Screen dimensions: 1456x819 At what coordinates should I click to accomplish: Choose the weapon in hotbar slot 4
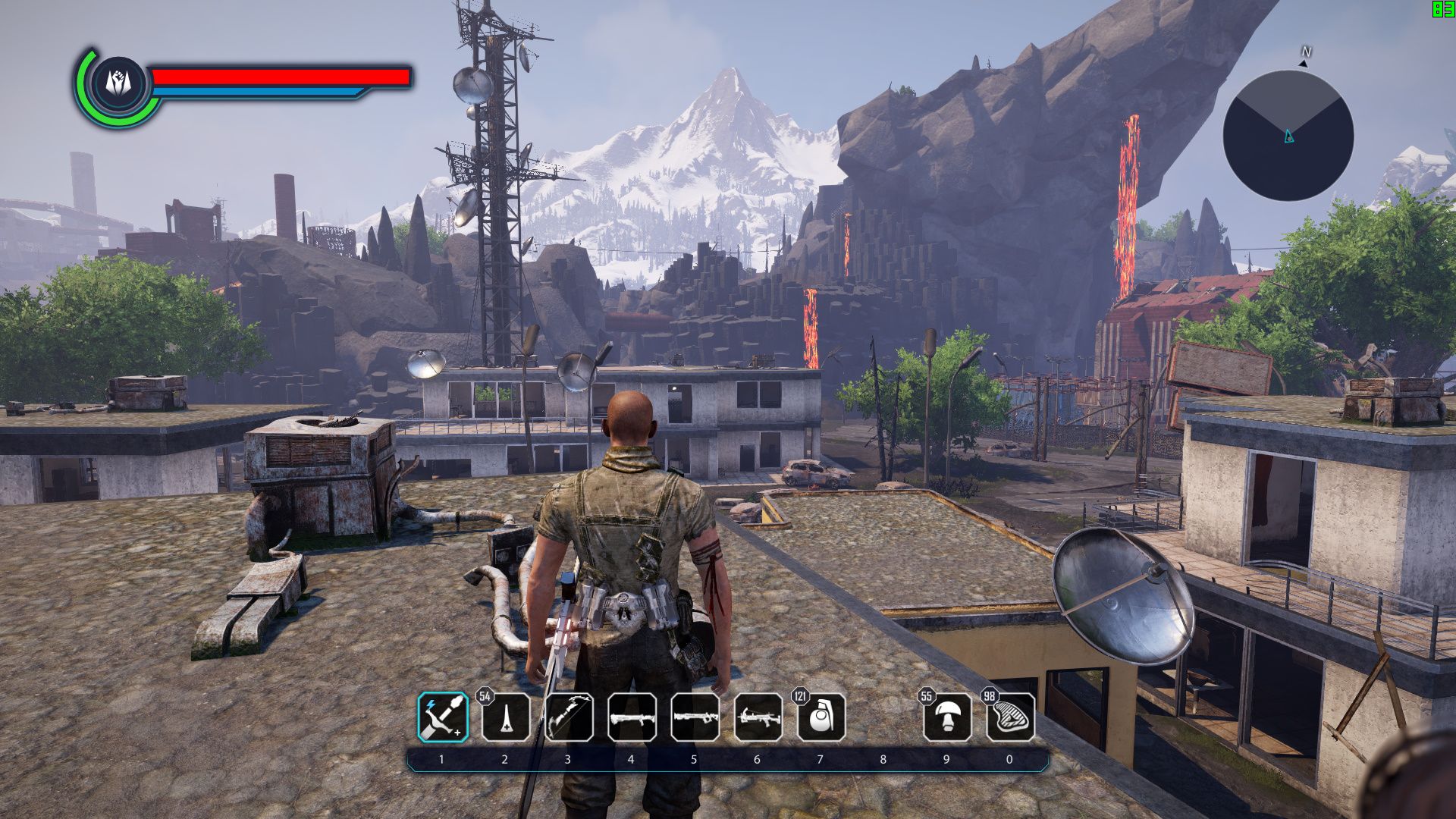pos(632,717)
